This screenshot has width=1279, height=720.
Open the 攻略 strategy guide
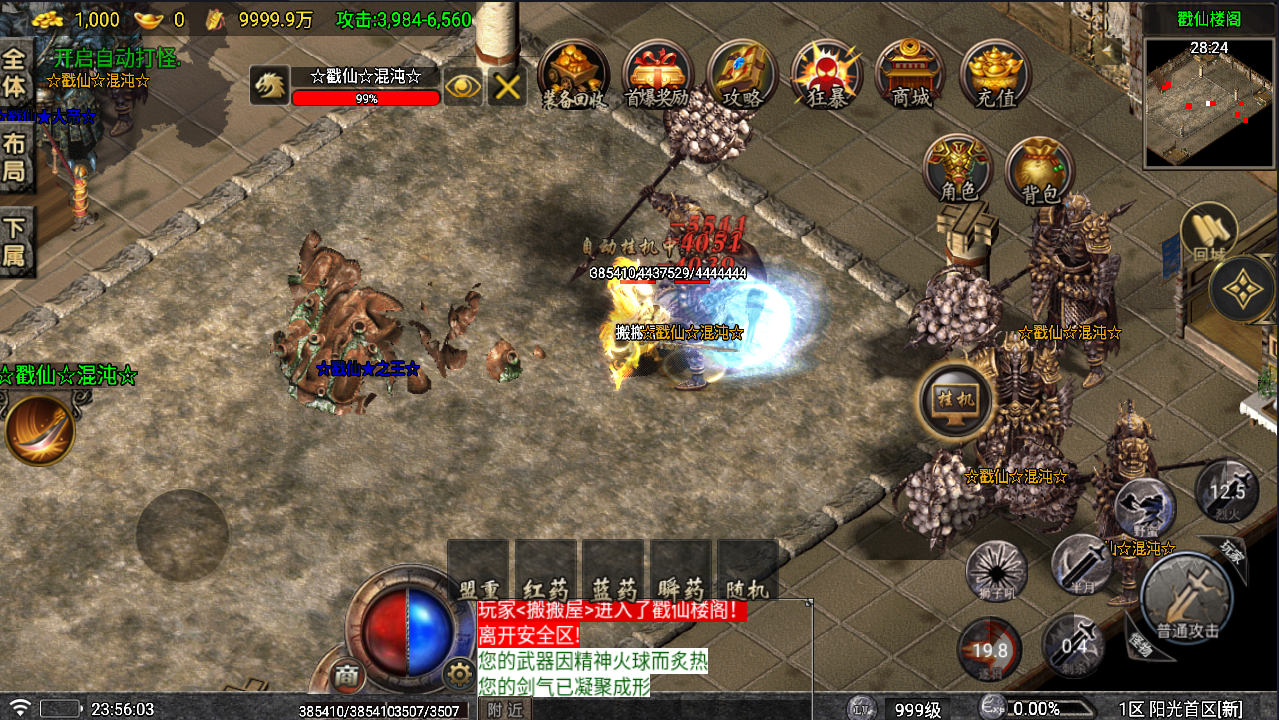pyautogui.click(x=742, y=73)
